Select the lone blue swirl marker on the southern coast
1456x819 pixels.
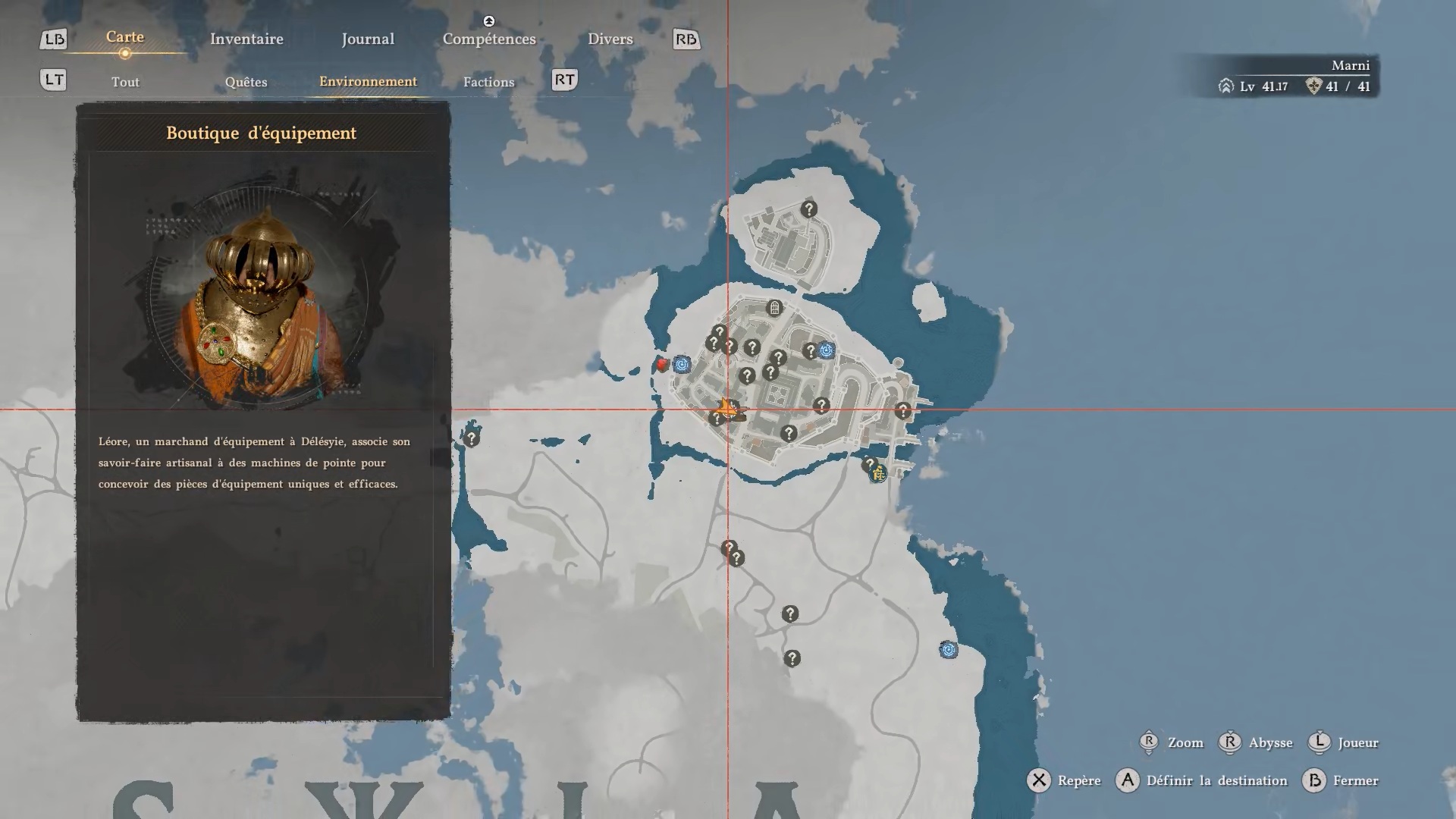[x=948, y=650]
